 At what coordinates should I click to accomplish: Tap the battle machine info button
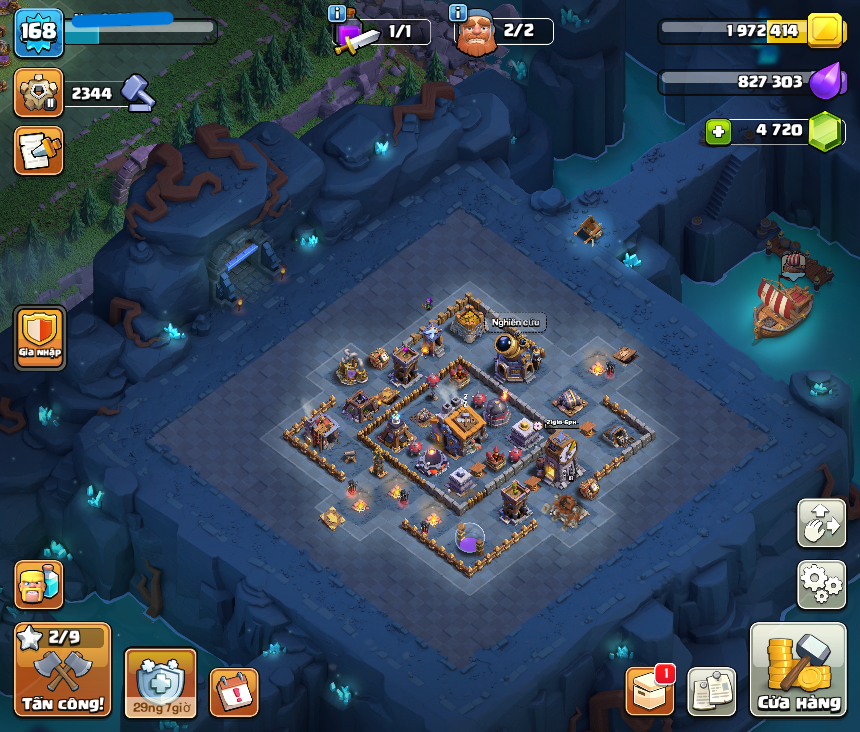click(337, 13)
